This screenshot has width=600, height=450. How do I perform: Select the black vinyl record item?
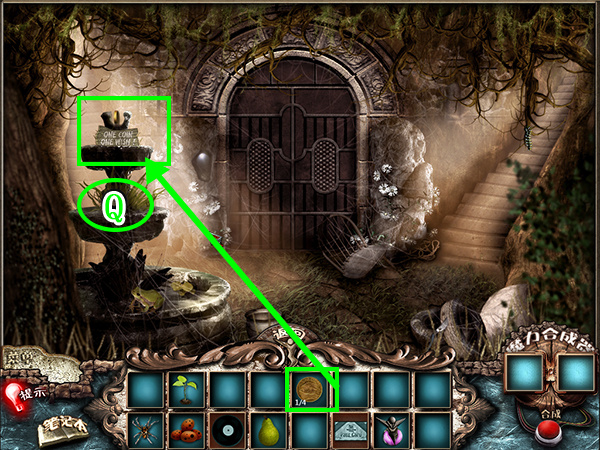click(x=229, y=431)
